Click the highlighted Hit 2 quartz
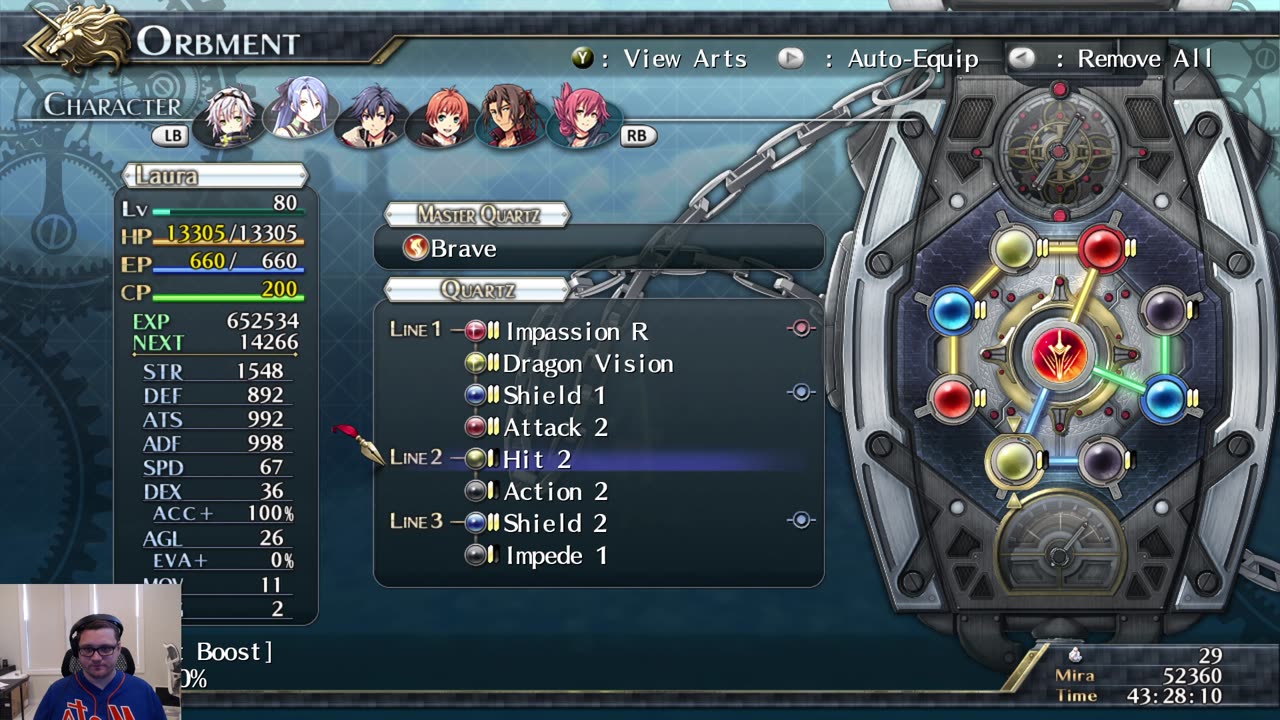The height and width of the screenshot is (720, 1280). 537,459
